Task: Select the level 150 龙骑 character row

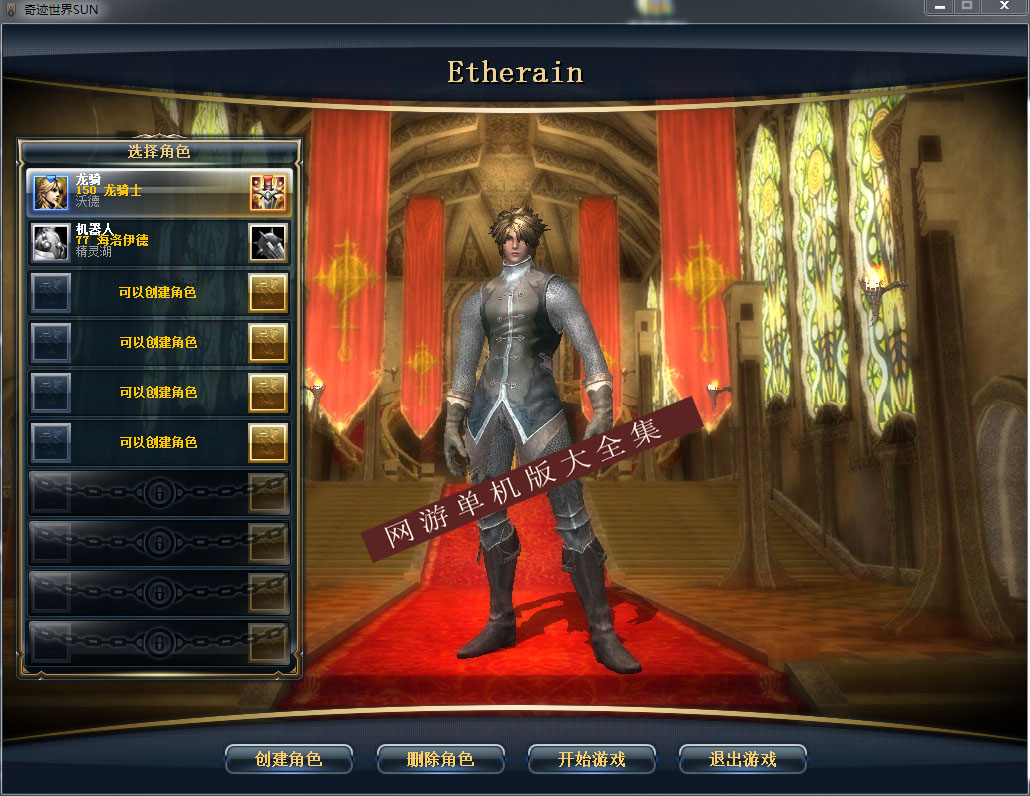Action: [160, 192]
